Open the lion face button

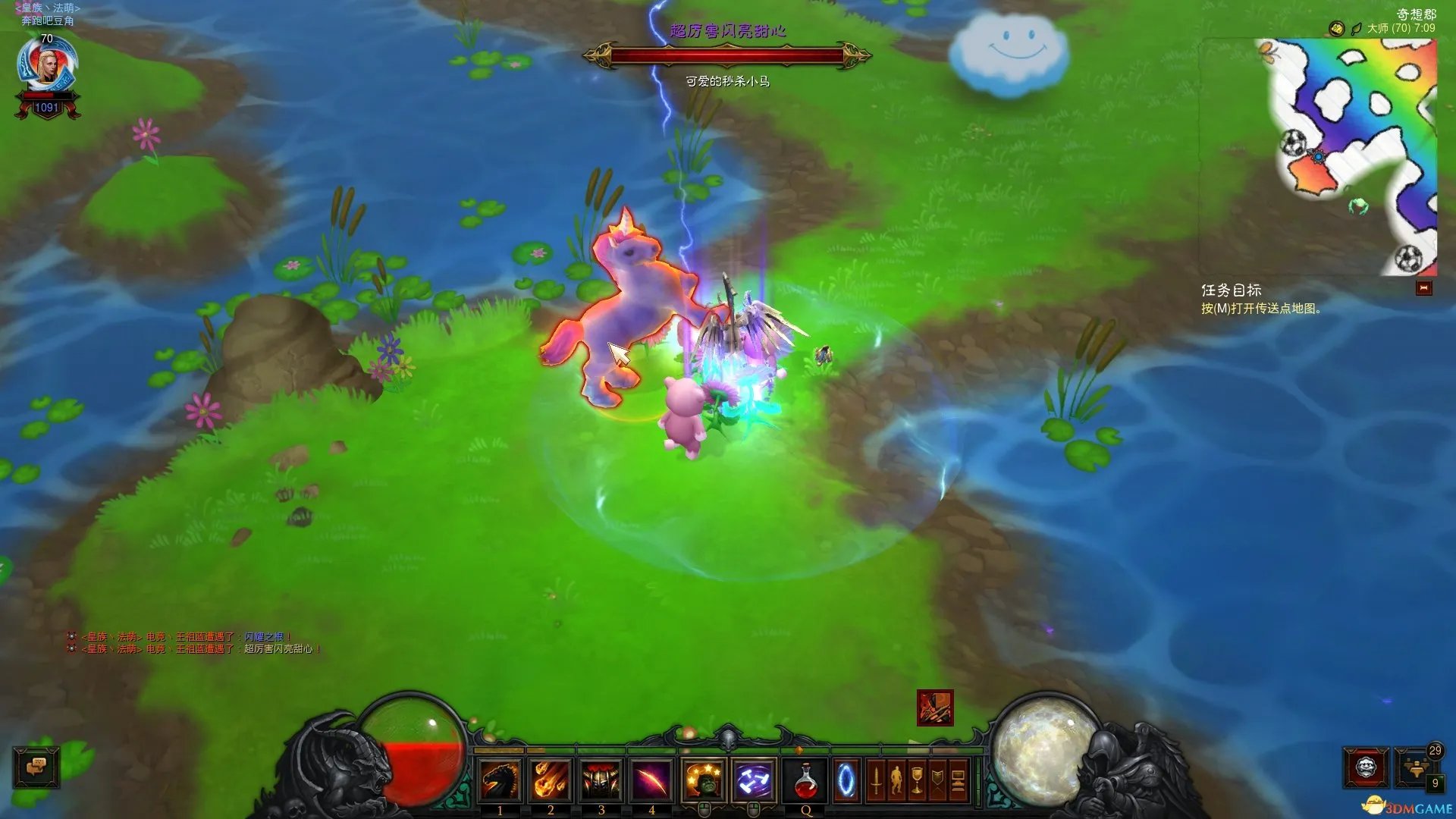pyautogui.click(x=1366, y=767)
